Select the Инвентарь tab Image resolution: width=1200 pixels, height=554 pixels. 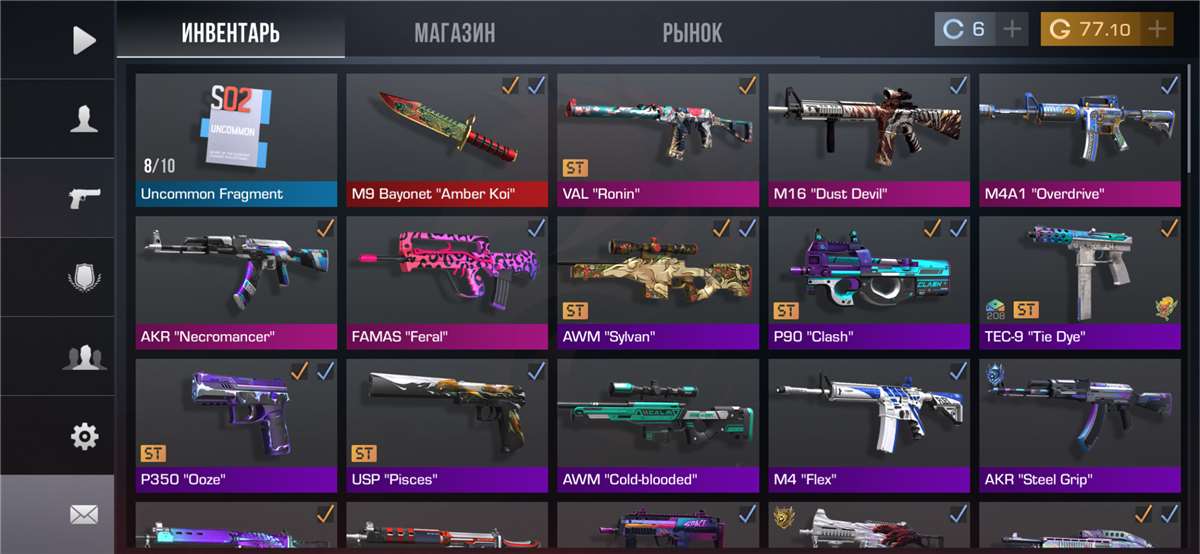click(x=230, y=32)
